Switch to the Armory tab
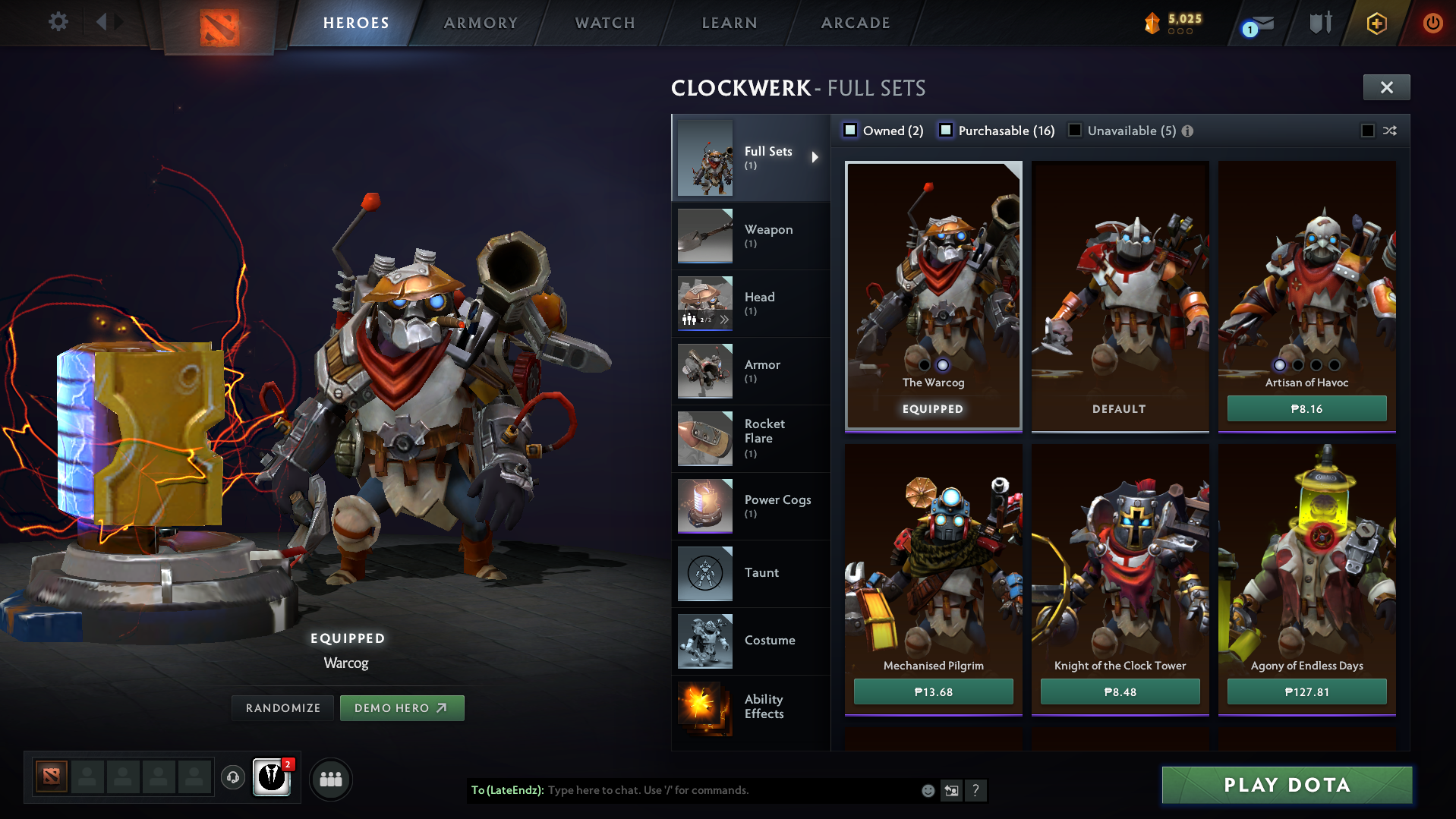This screenshot has height=819, width=1456. tap(481, 23)
